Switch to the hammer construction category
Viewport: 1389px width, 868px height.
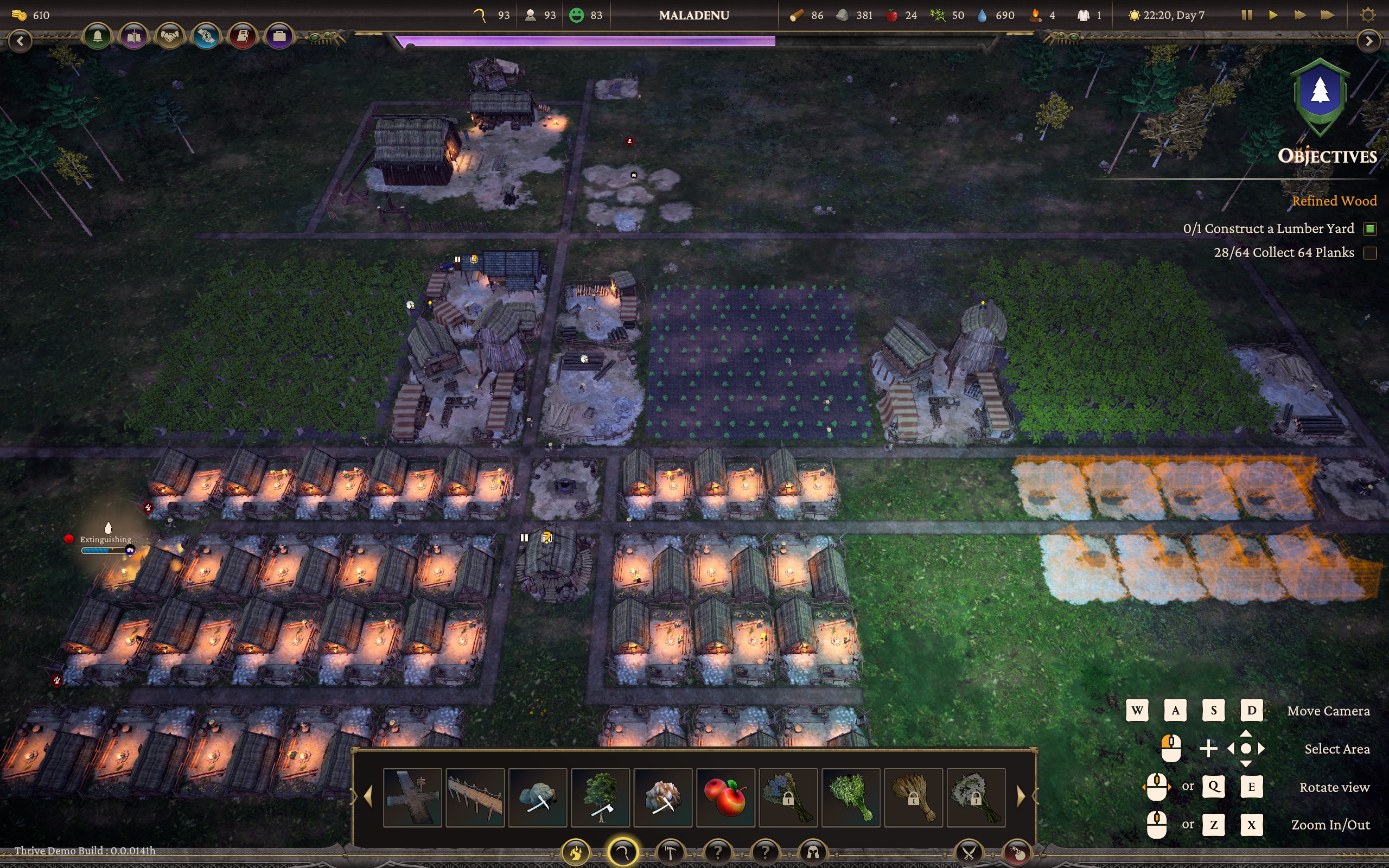pyautogui.click(x=671, y=852)
